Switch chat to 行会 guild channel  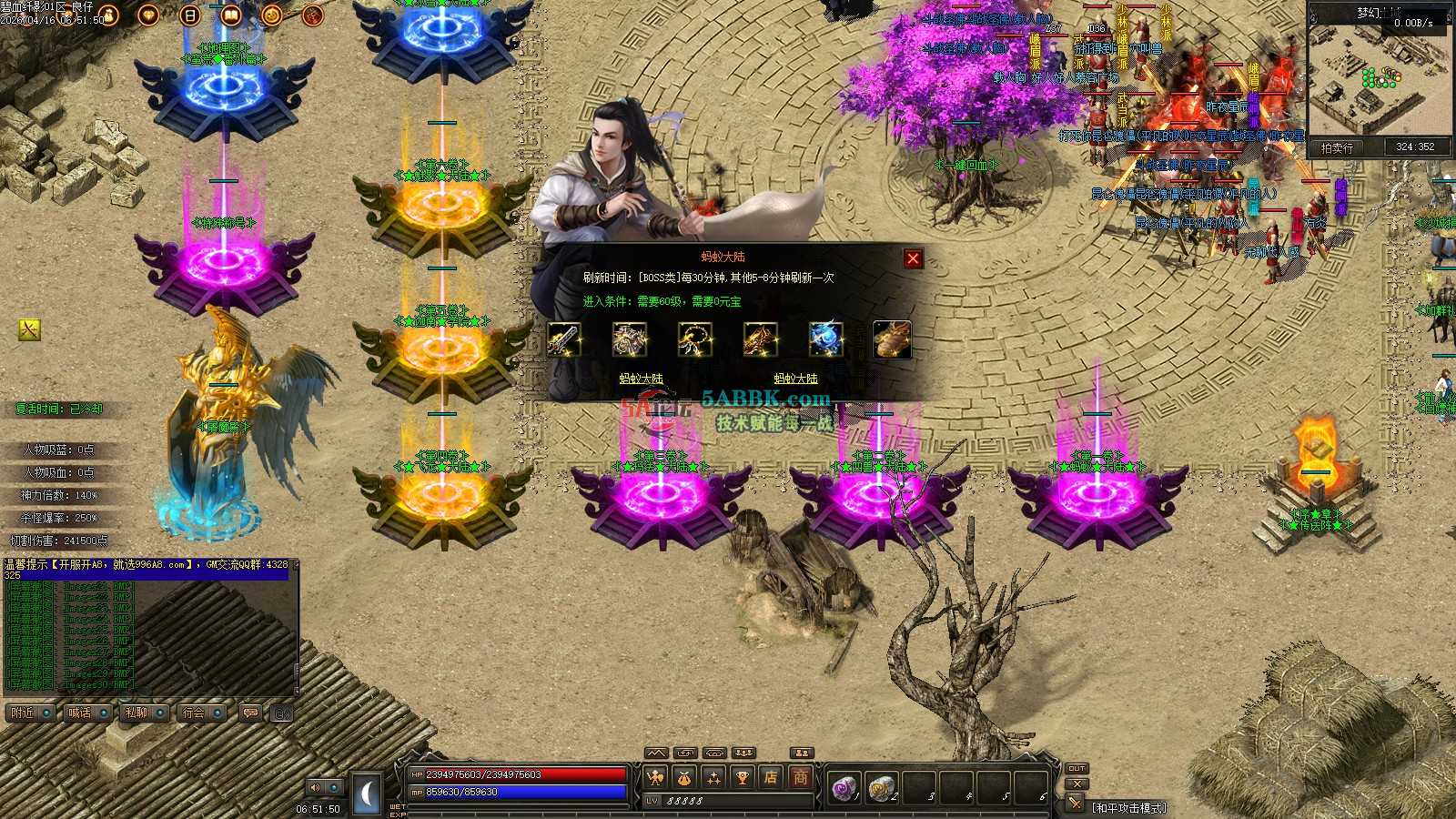[194, 713]
